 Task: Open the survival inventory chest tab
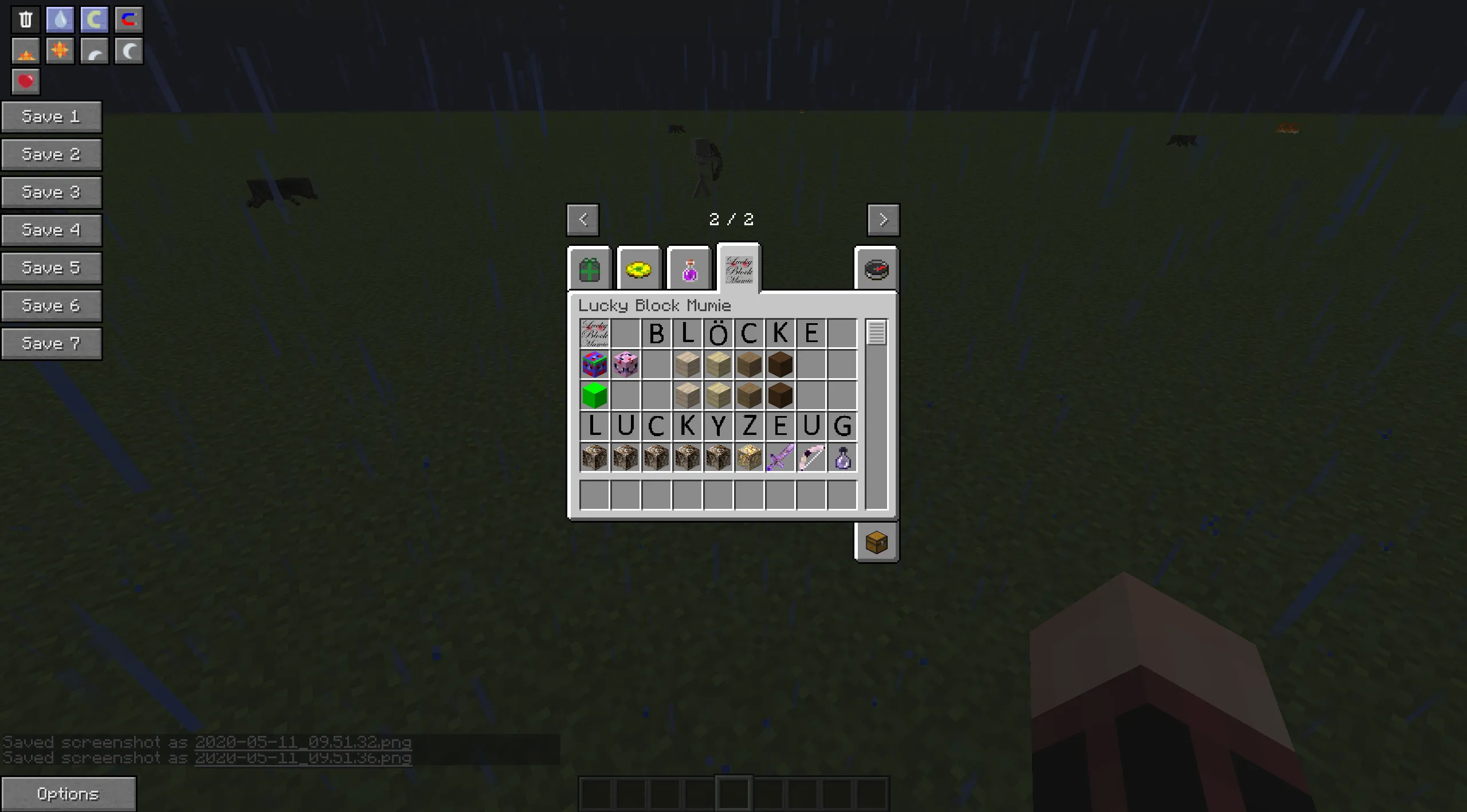click(x=876, y=543)
